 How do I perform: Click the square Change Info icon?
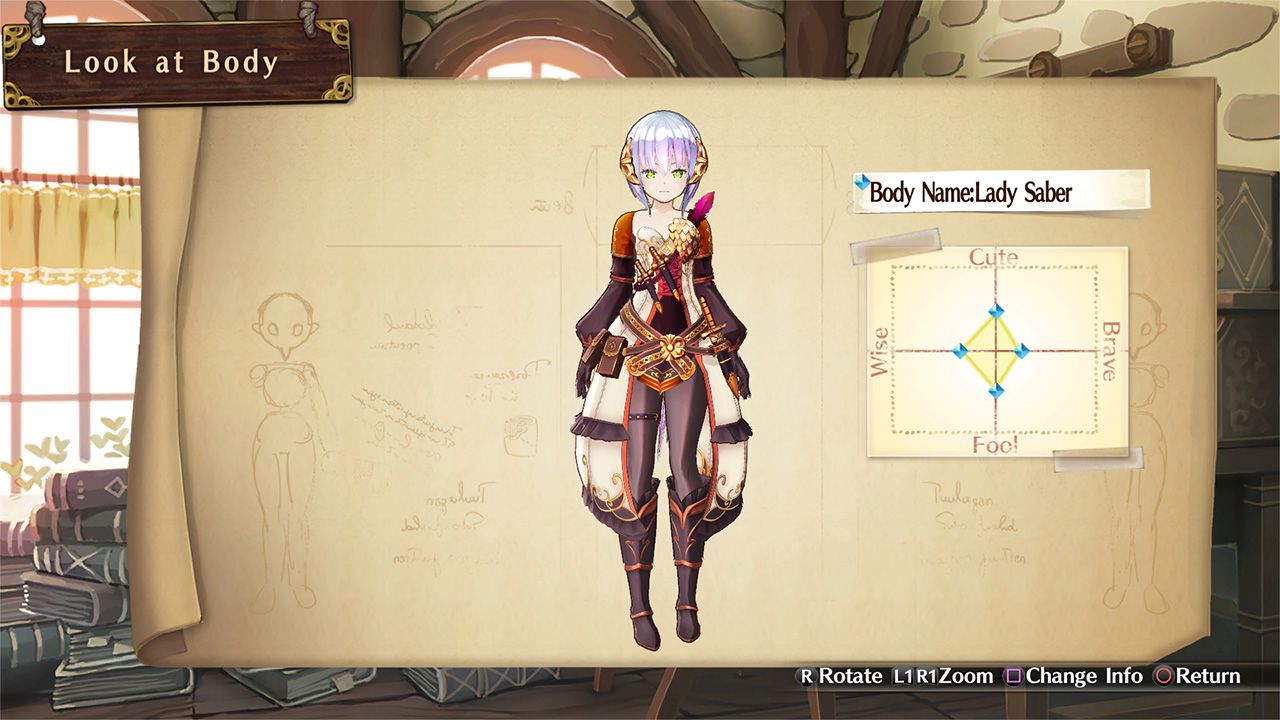coord(1013,676)
